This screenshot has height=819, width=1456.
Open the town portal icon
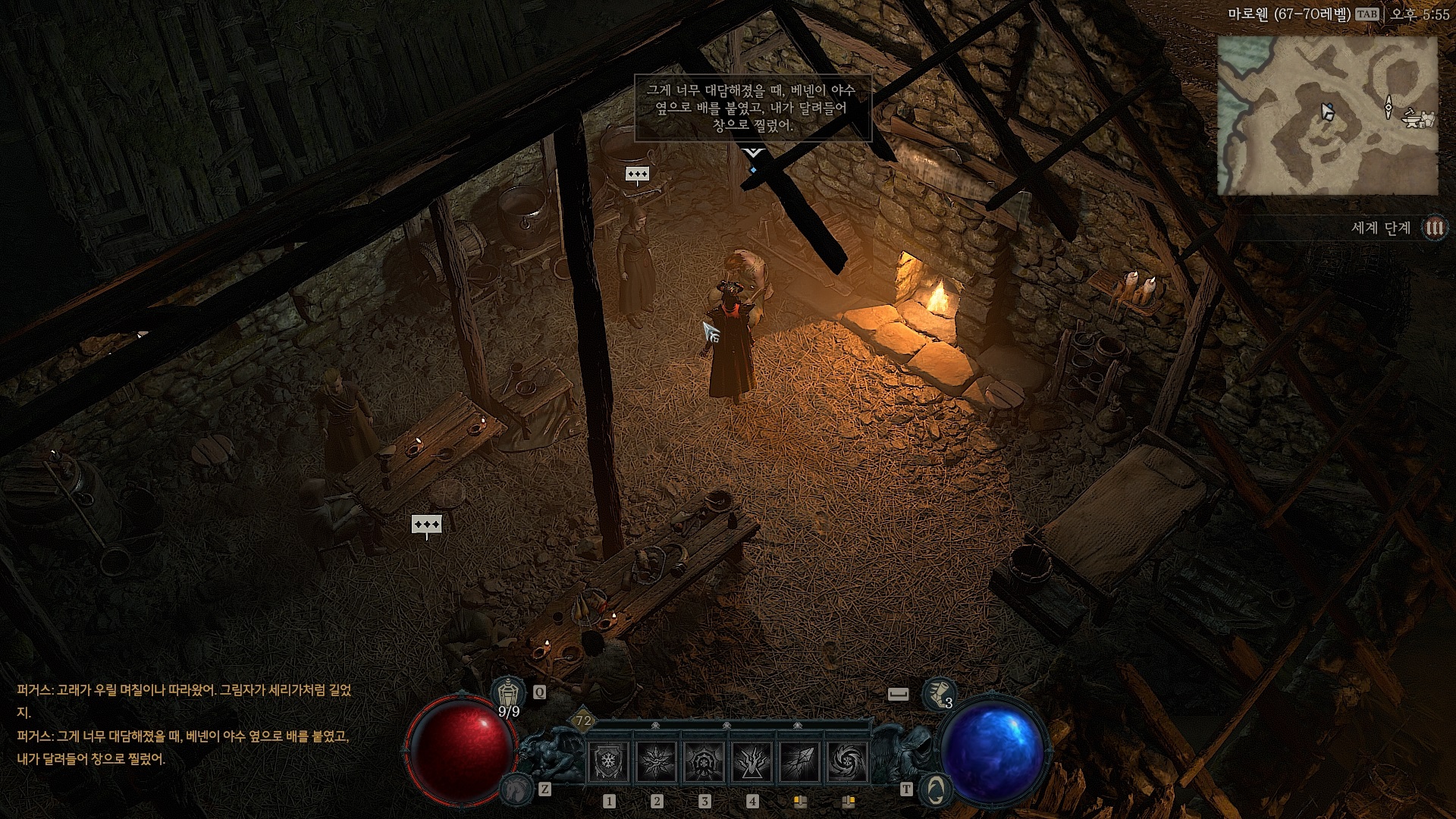pos(935,789)
